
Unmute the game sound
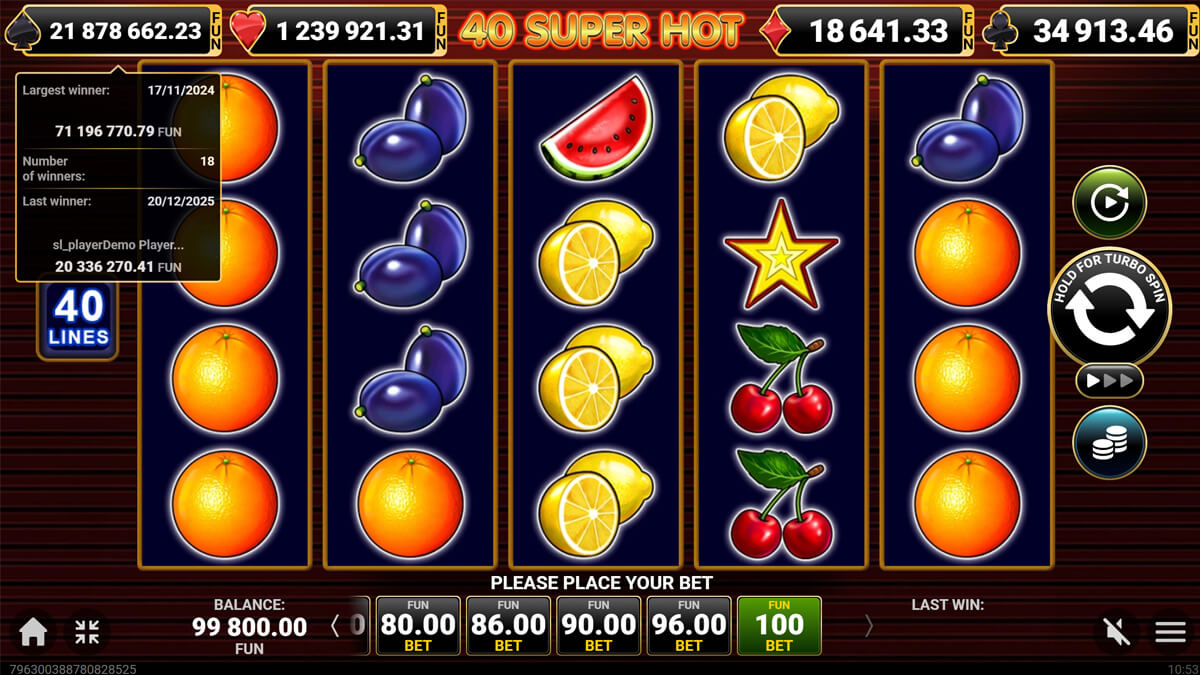tap(1117, 631)
